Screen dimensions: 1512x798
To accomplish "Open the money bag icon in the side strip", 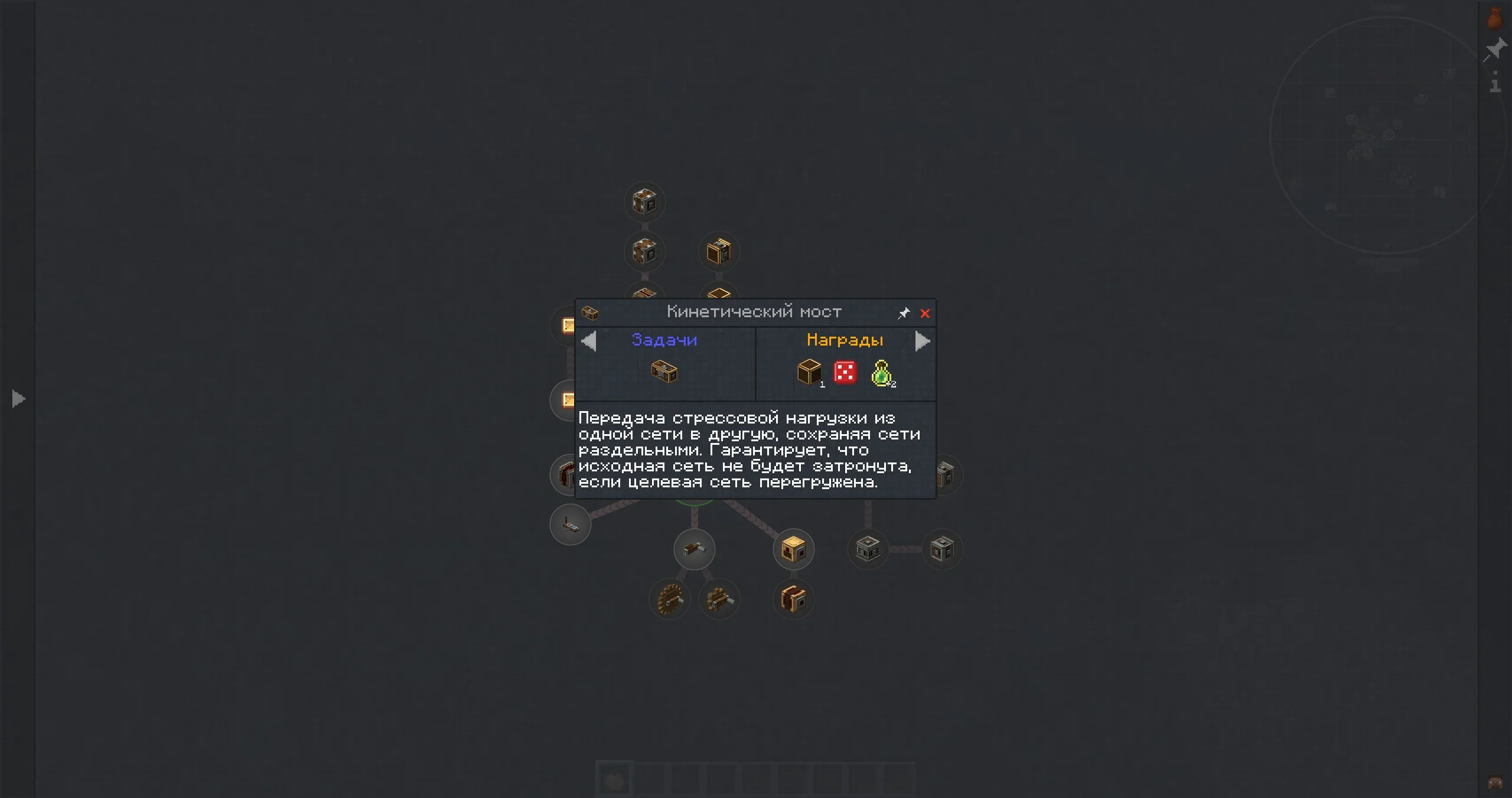I will click(x=1495, y=18).
